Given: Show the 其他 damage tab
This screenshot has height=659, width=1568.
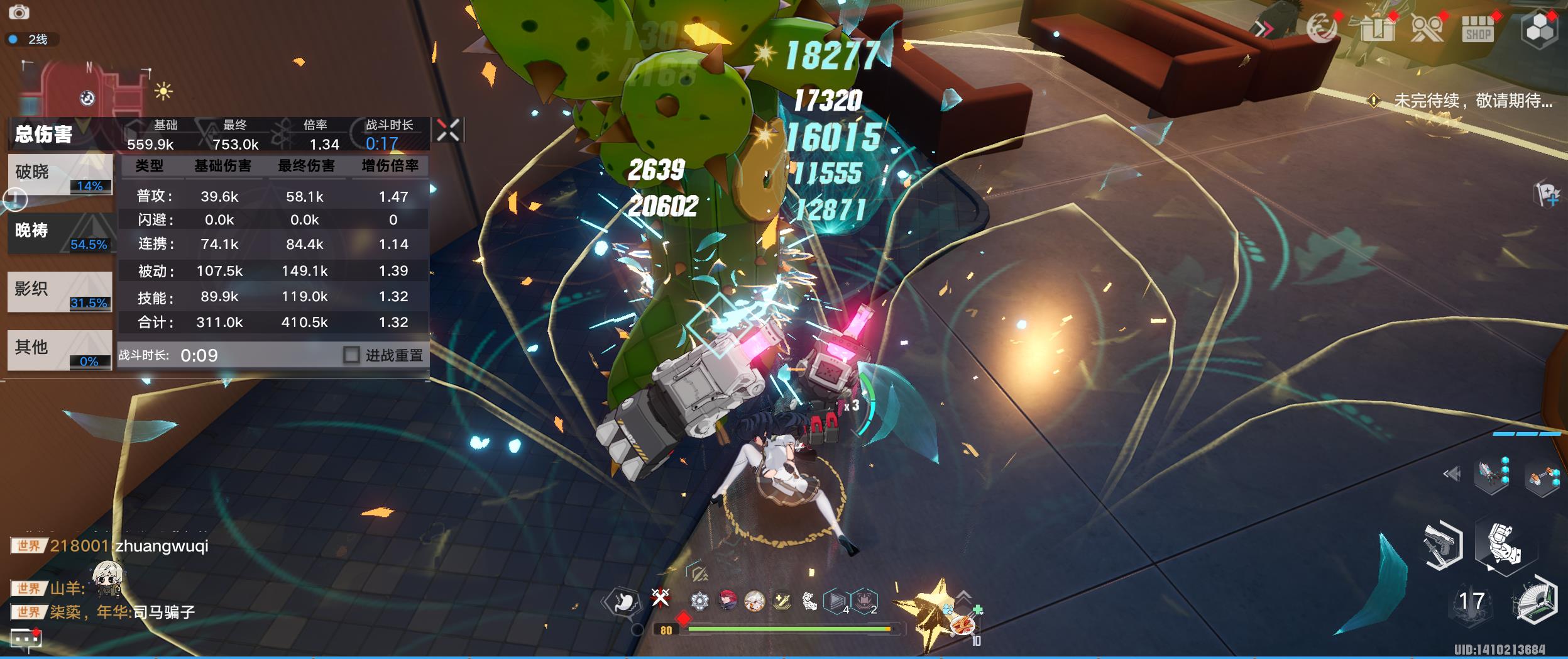Looking at the screenshot, I should pyautogui.click(x=60, y=350).
